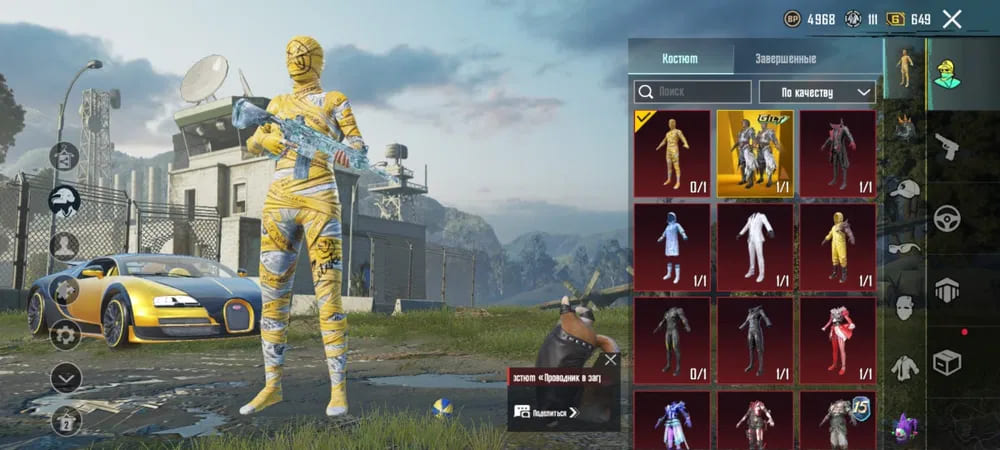Select the yellow mummy costume tile
1000x450 pixels.
click(x=672, y=154)
